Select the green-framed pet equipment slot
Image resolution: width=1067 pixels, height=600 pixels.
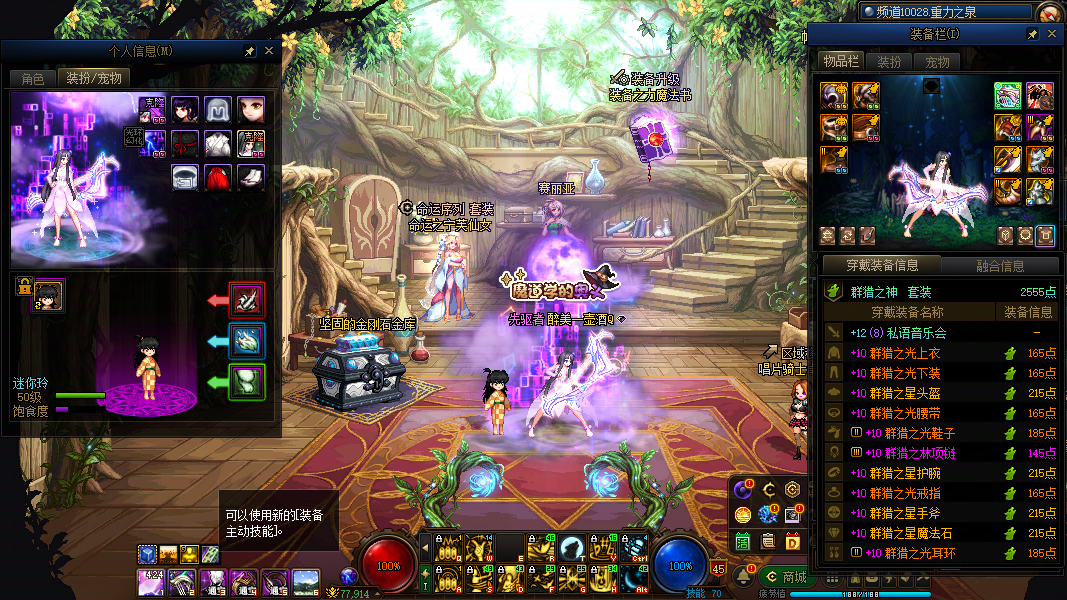(x=247, y=381)
